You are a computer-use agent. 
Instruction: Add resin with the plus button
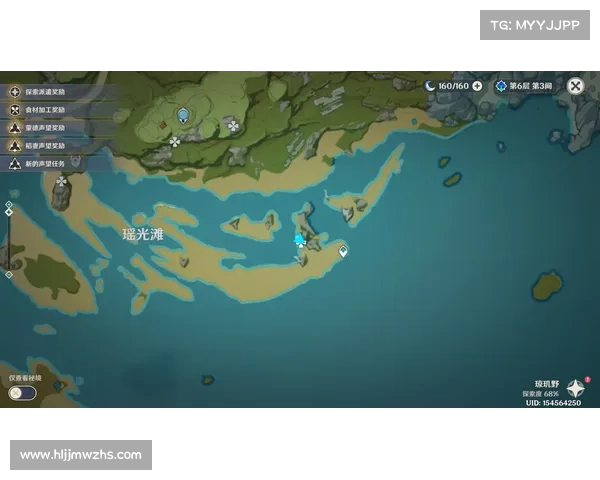[477, 86]
